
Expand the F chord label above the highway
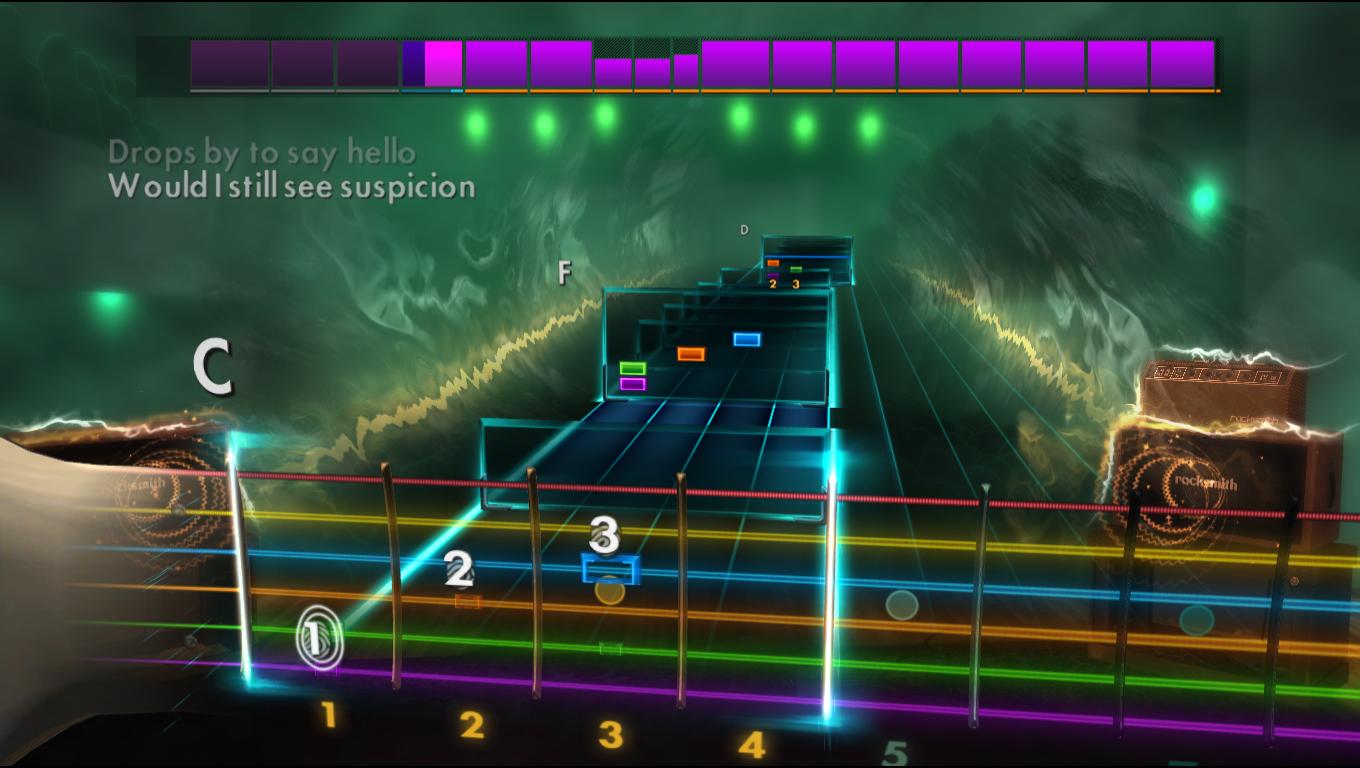pos(565,271)
